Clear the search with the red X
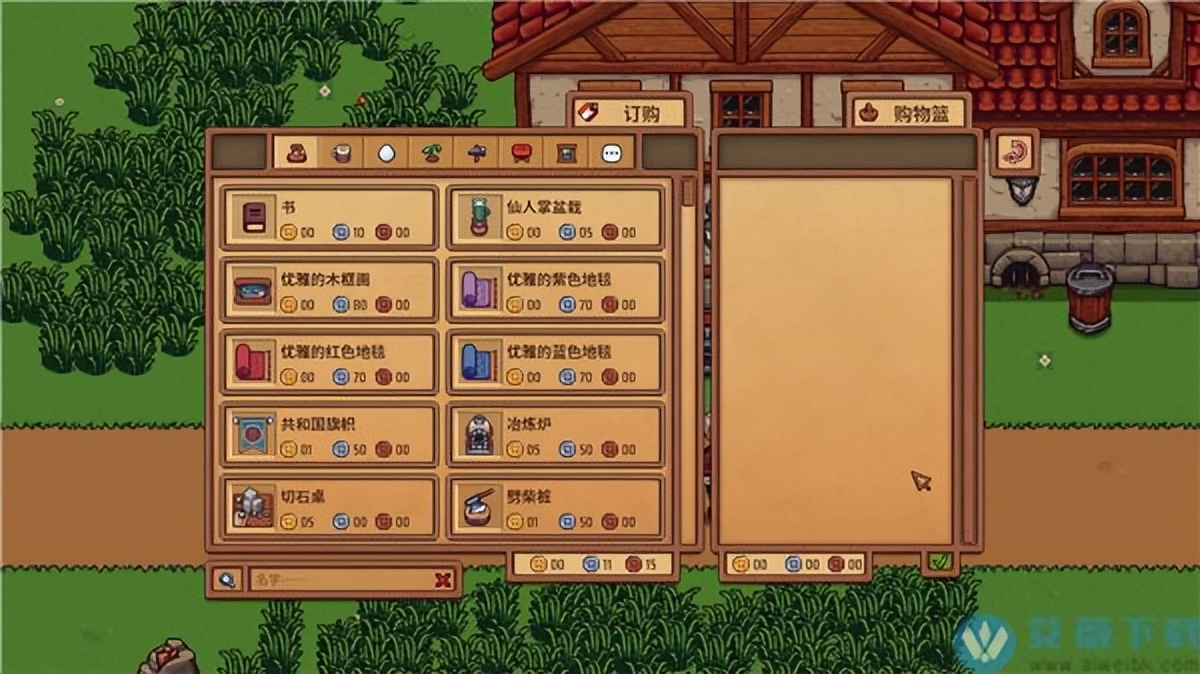 (x=444, y=580)
